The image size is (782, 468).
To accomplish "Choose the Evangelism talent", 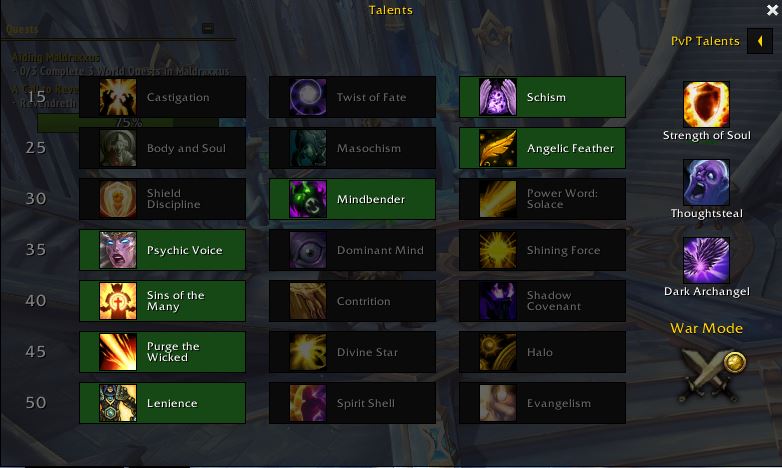I will click(542, 403).
